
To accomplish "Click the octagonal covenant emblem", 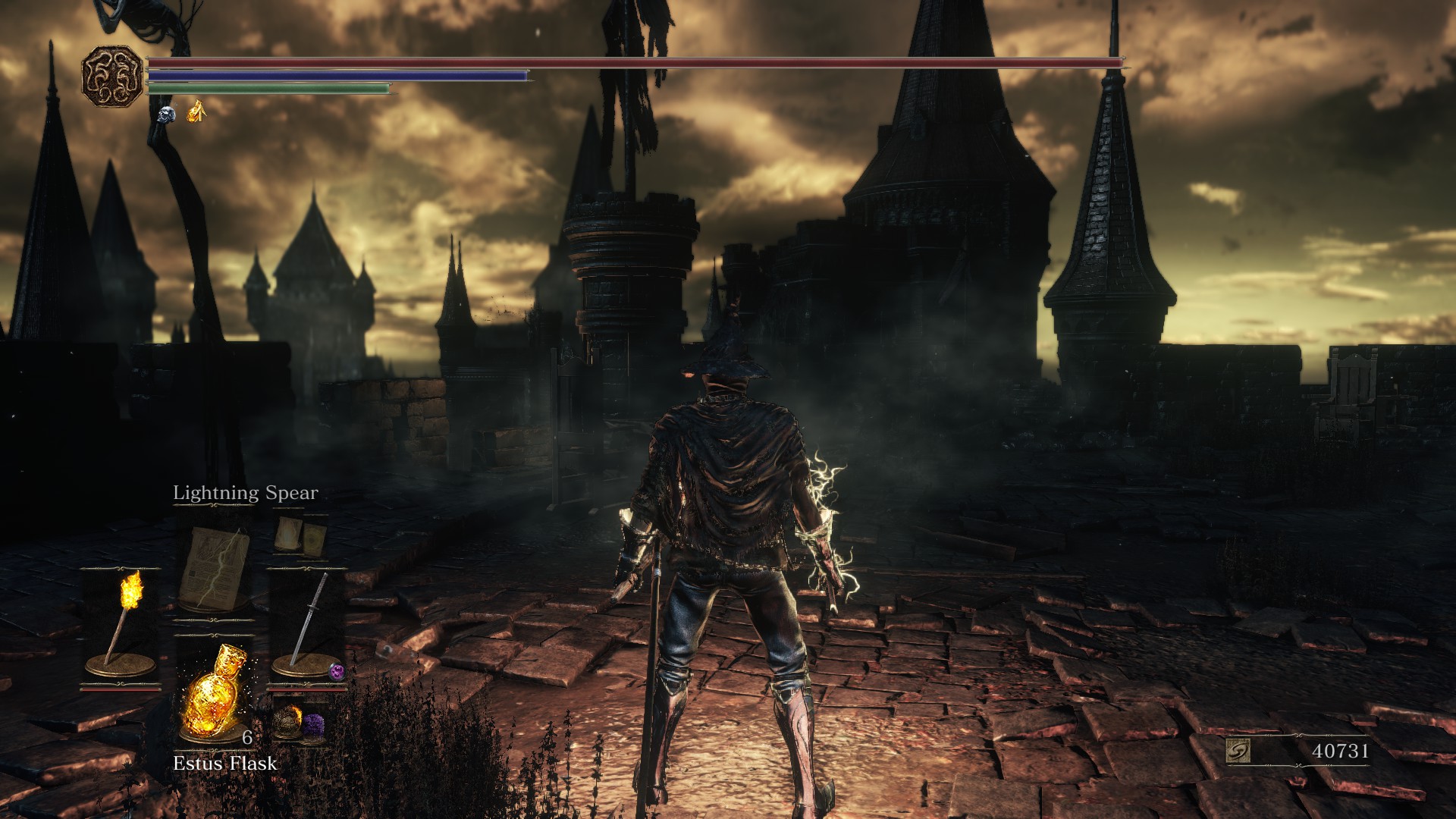I will [x=112, y=76].
